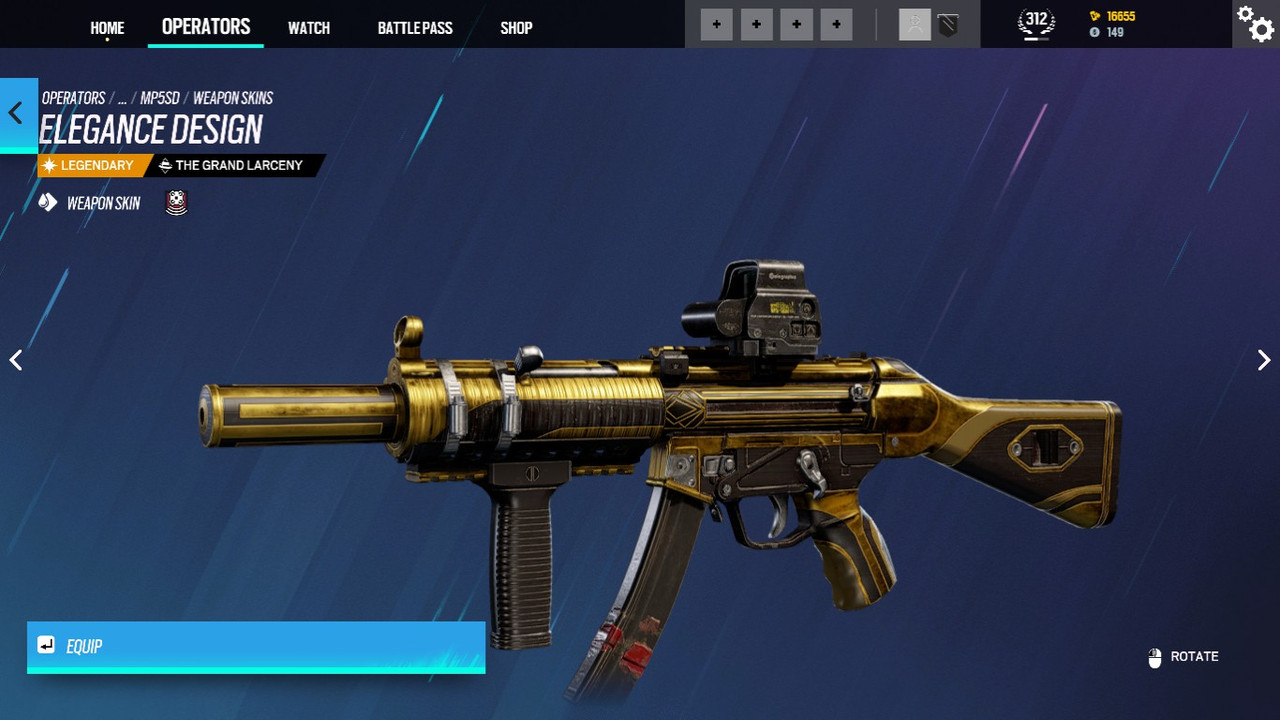
Task: Open the settings gear menu
Action: [x=1255, y=24]
